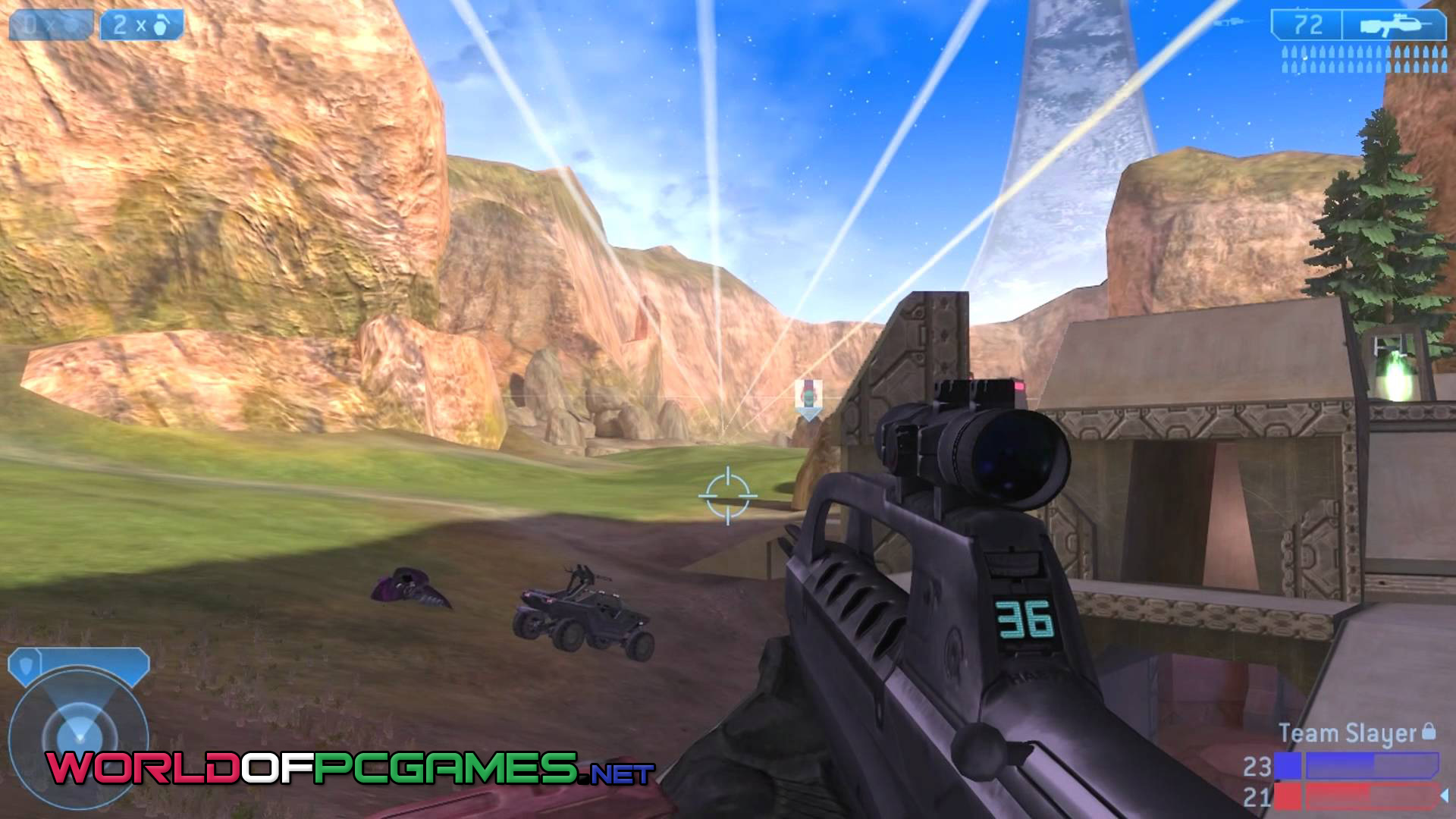Click the padlock icon beside Team Slayer

(x=1429, y=731)
